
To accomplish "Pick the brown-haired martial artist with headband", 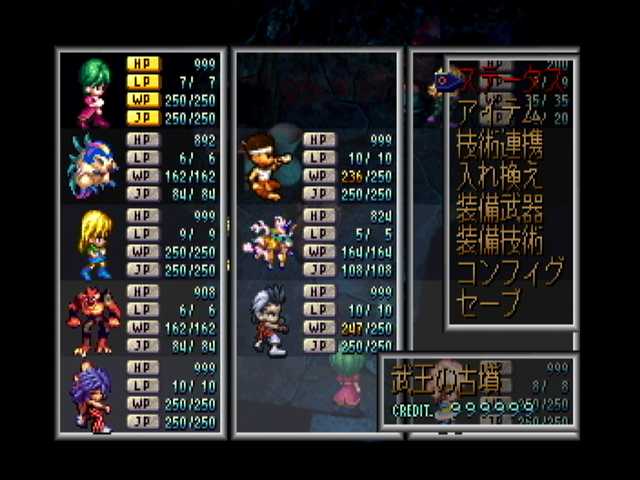I will (x=265, y=165).
